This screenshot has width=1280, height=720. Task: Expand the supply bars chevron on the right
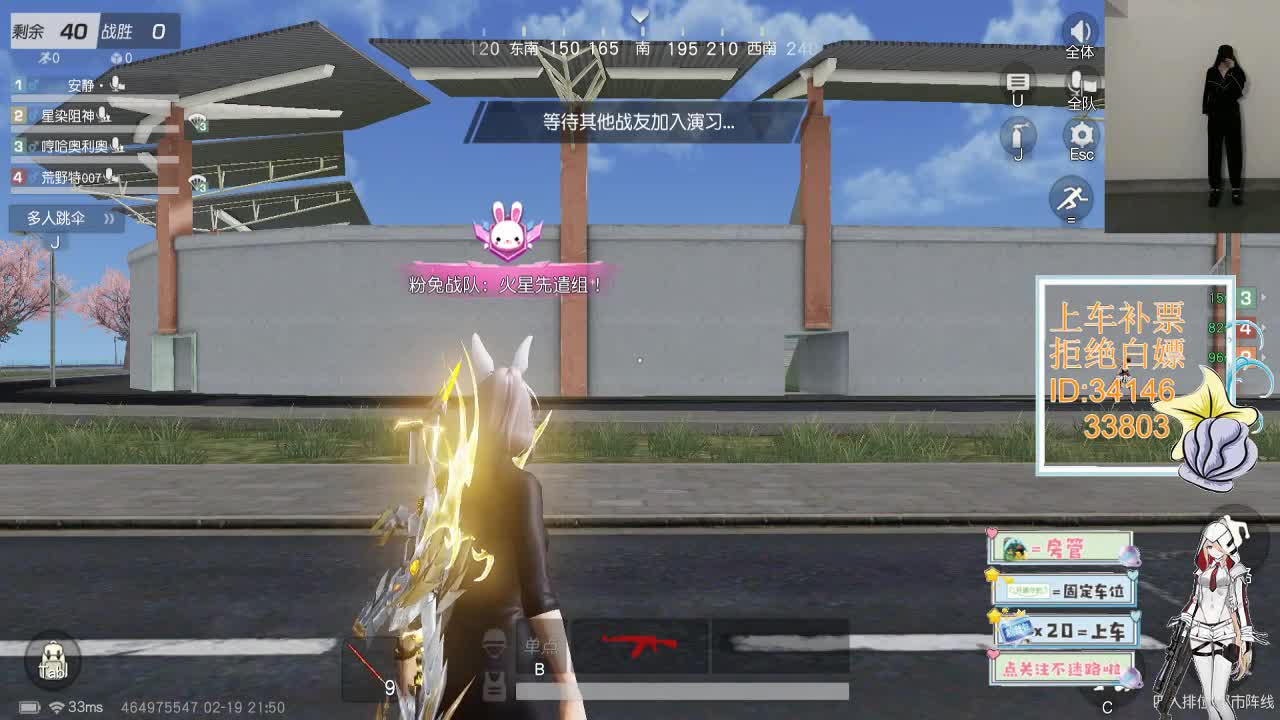pyautogui.click(x=1263, y=297)
